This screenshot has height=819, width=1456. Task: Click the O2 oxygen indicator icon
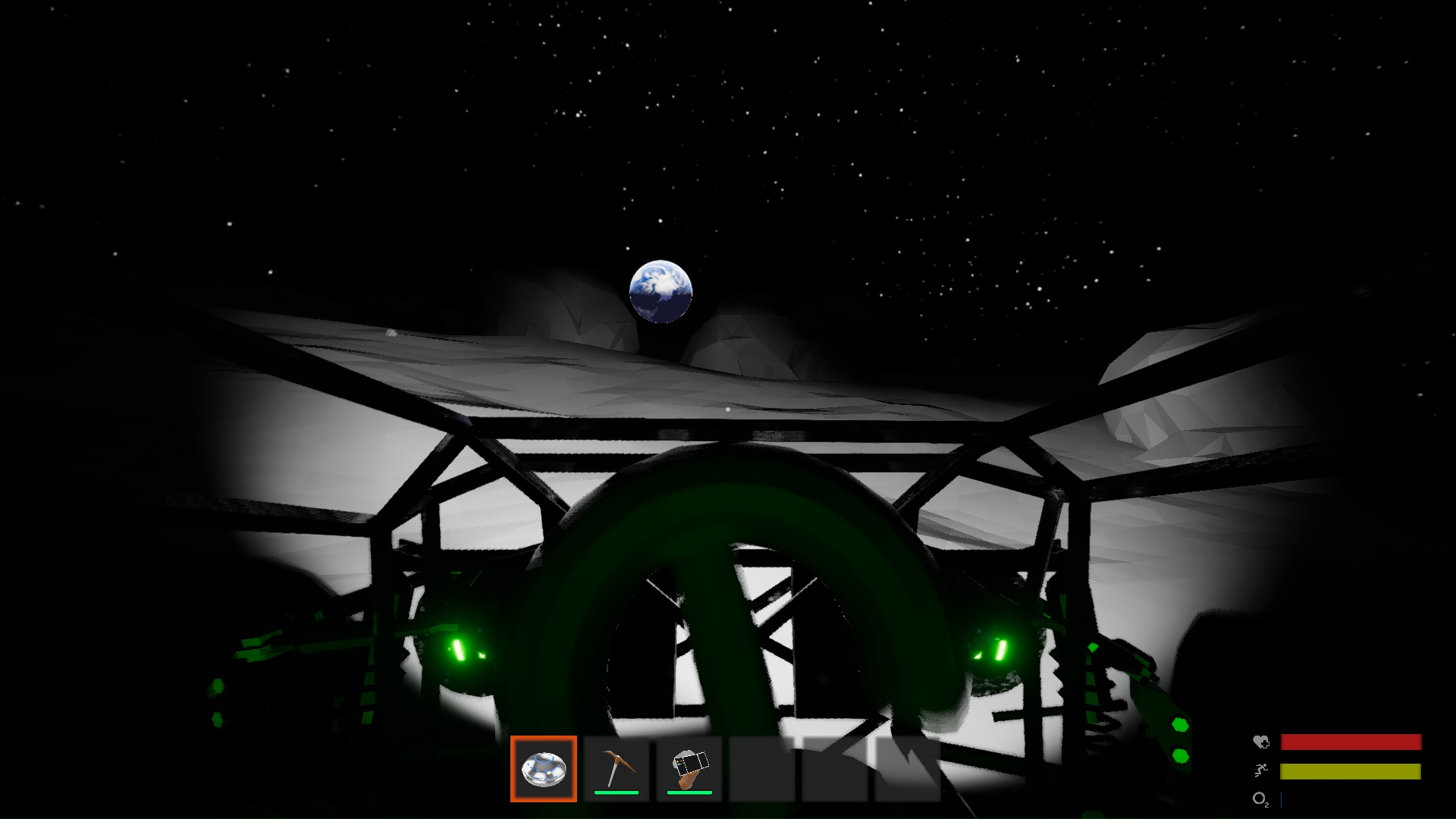[x=1259, y=799]
